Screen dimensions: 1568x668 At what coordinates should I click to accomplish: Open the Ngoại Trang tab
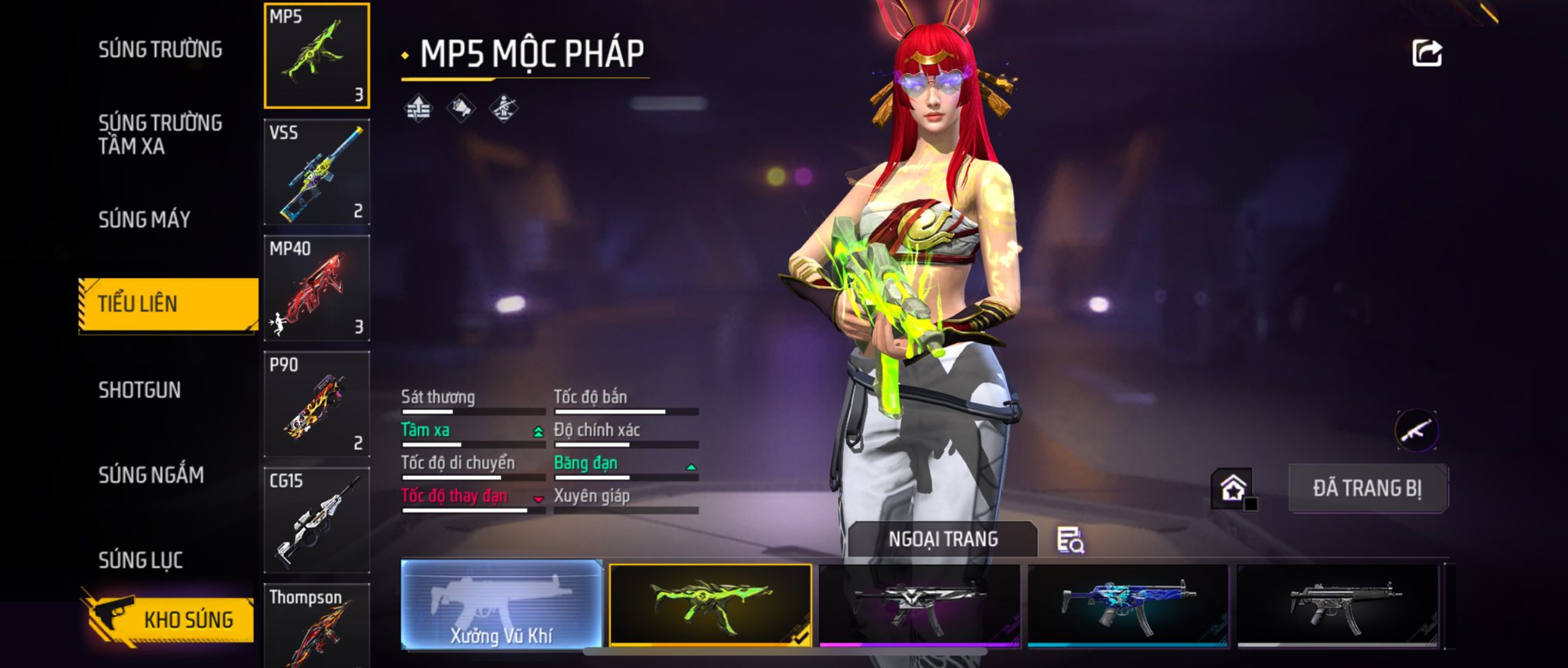pos(943,539)
